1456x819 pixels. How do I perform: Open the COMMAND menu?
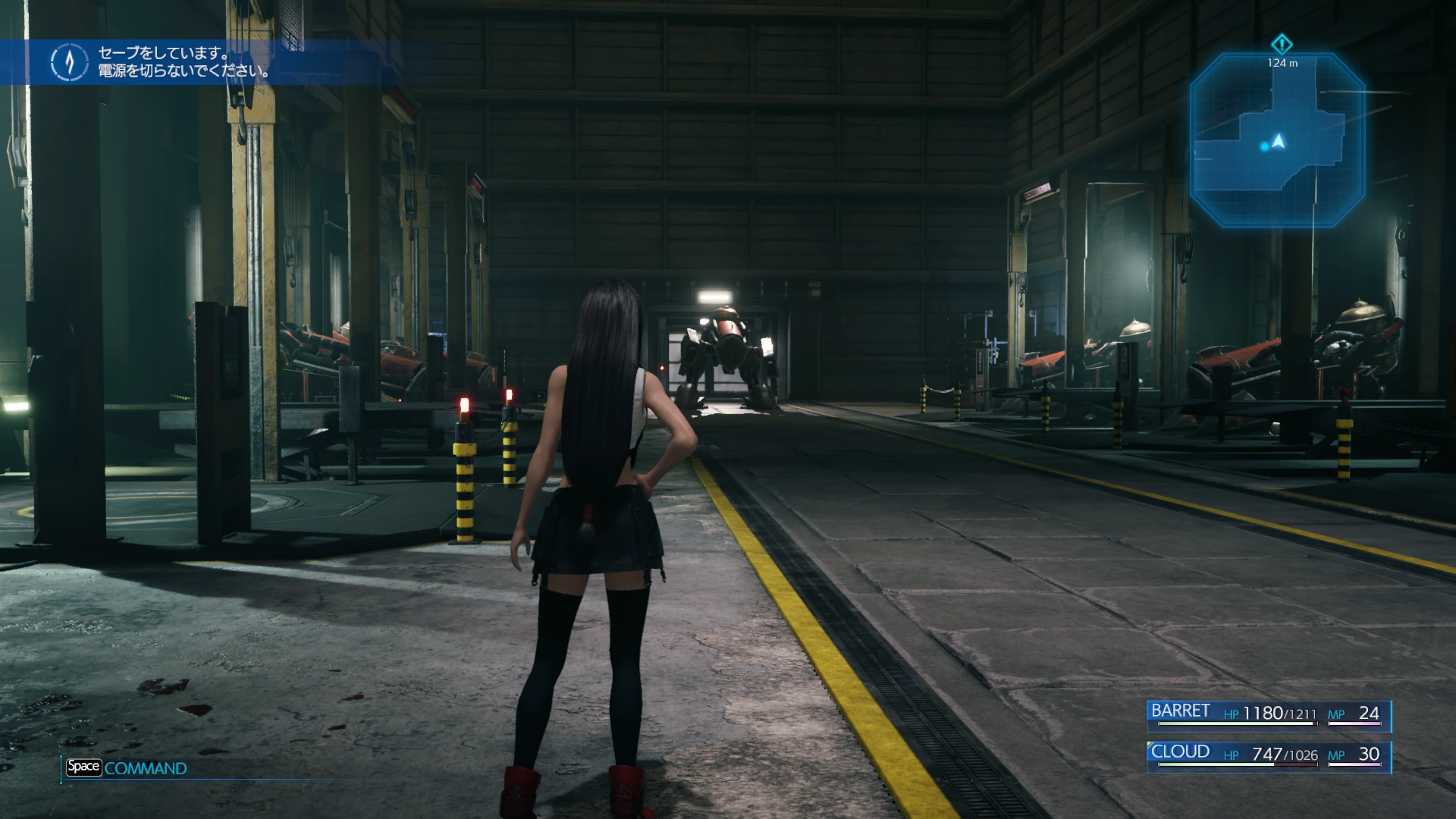[x=146, y=767]
